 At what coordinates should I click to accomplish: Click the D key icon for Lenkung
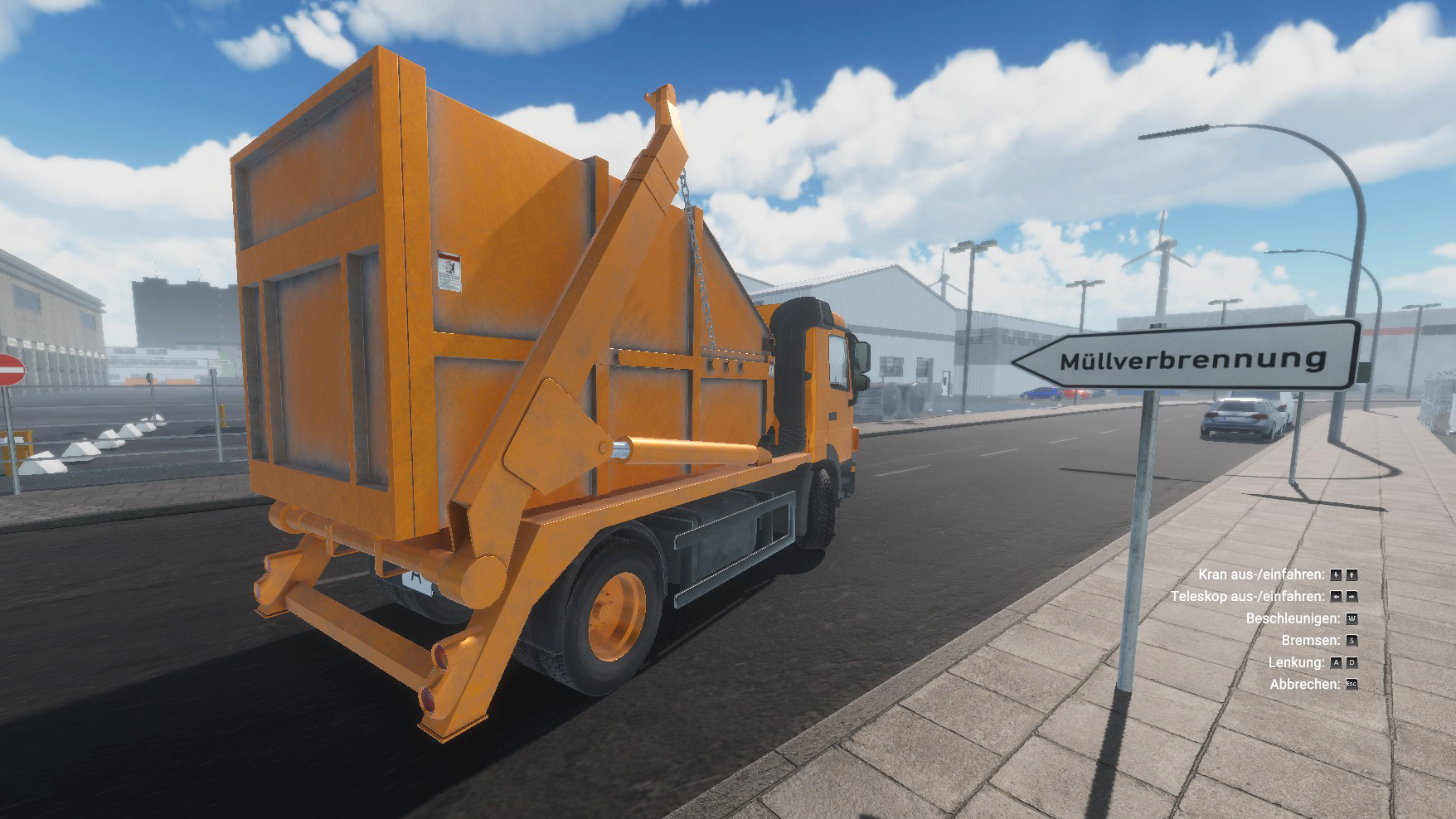pos(1352,662)
